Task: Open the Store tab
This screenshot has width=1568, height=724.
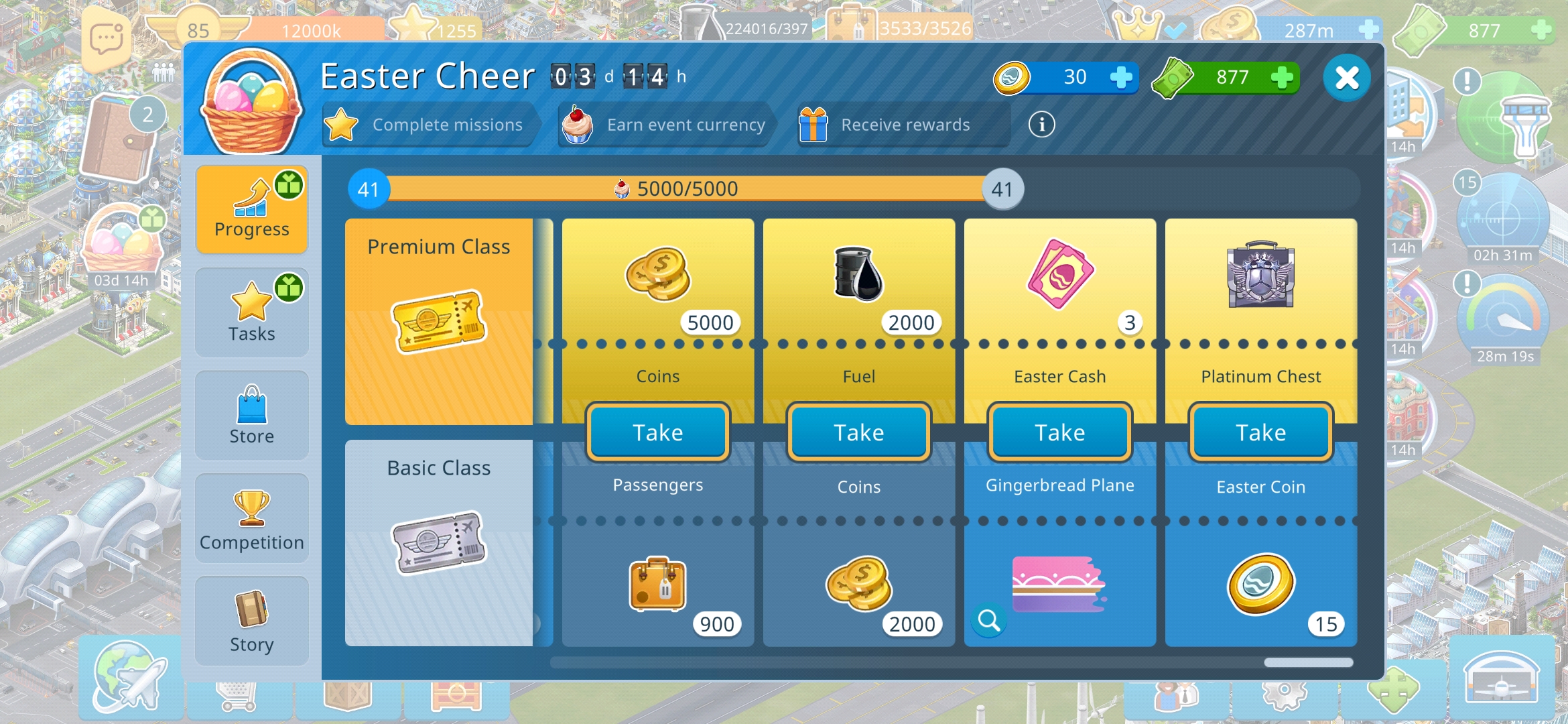Action: [252, 416]
